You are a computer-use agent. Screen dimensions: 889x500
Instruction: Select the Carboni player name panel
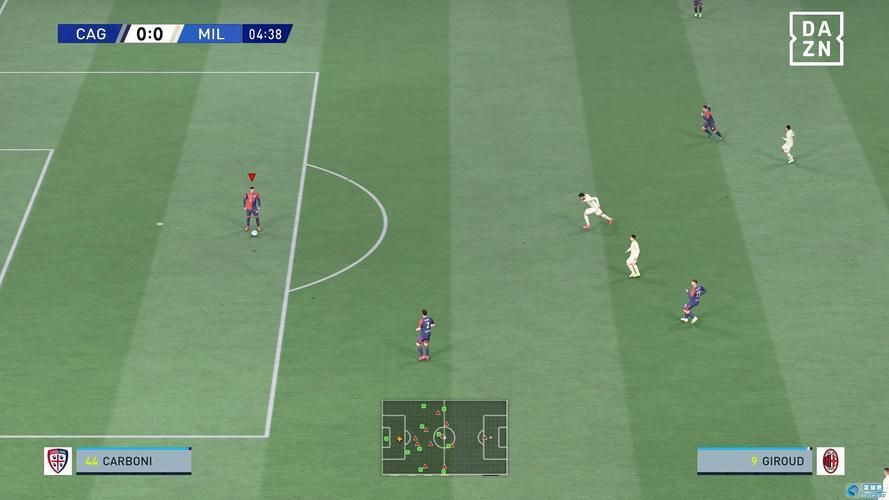(134, 461)
